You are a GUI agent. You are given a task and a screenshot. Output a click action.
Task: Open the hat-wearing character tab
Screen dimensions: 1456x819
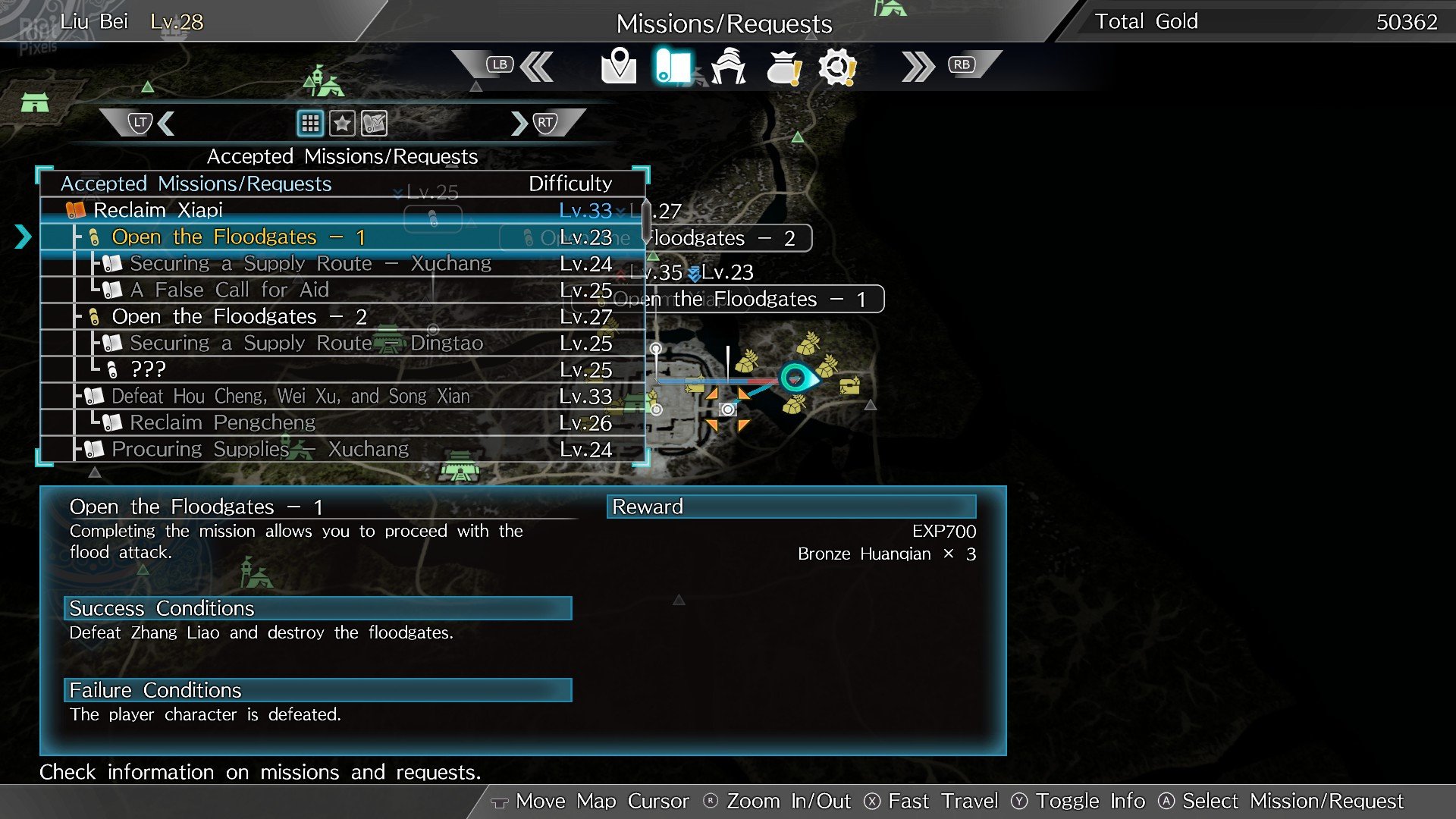[728, 67]
